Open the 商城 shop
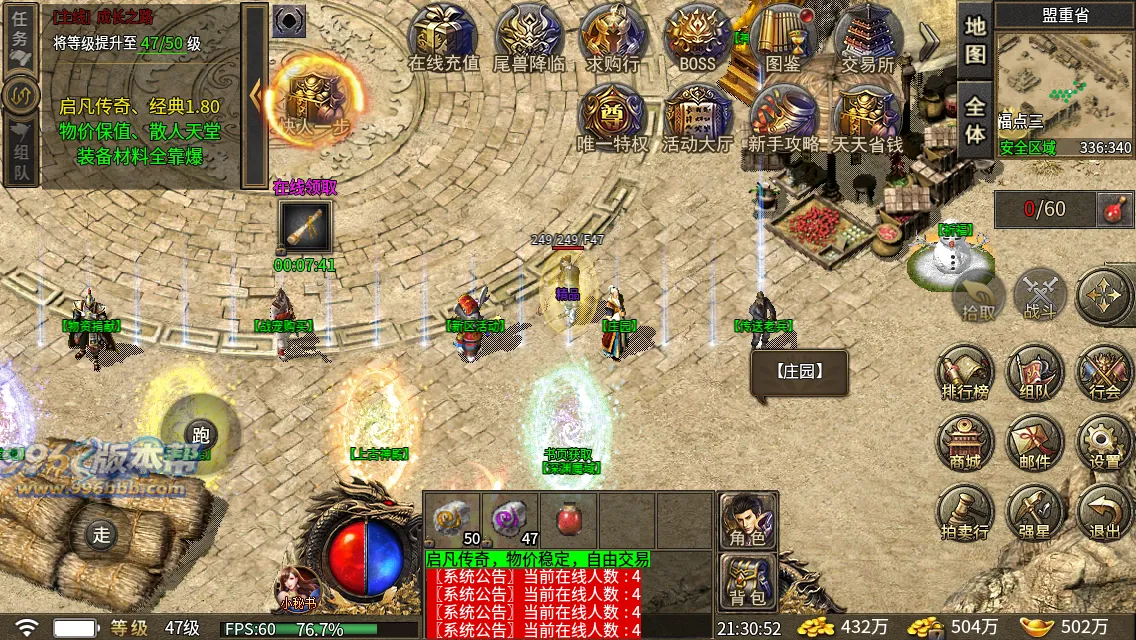This screenshot has width=1136, height=640. [x=965, y=442]
